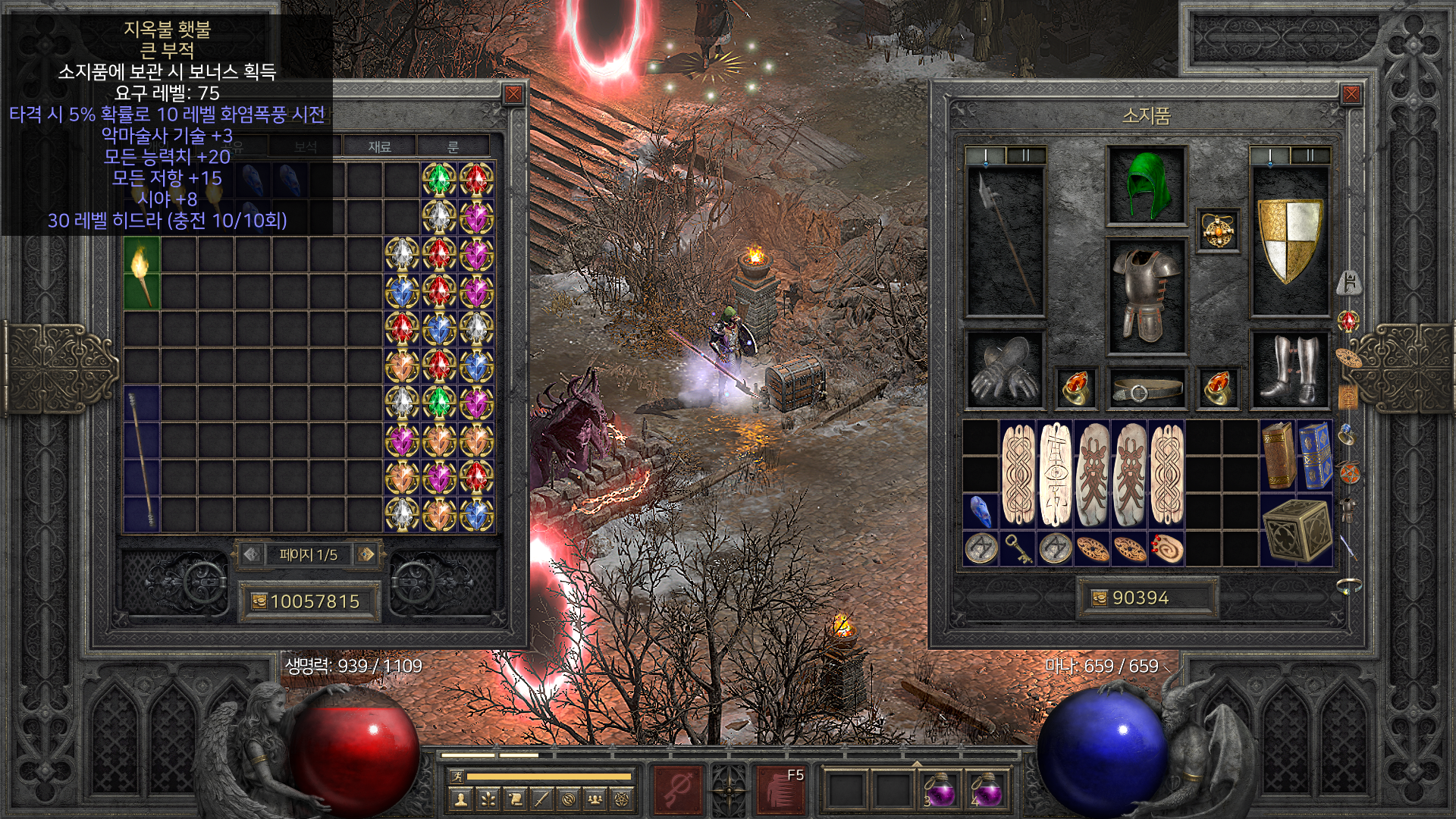Click the left mouse skill button

(678, 790)
